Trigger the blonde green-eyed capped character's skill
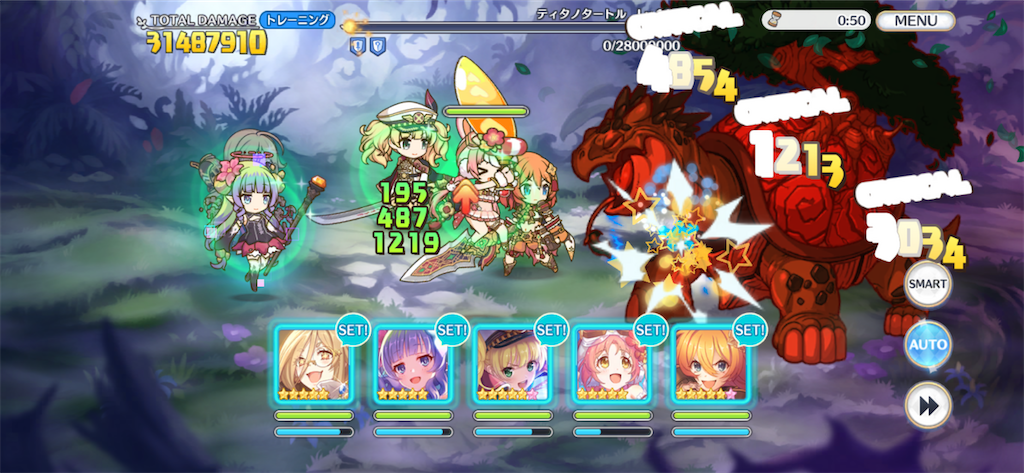The height and width of the screenshot is (473, 1024). point(512,363)
